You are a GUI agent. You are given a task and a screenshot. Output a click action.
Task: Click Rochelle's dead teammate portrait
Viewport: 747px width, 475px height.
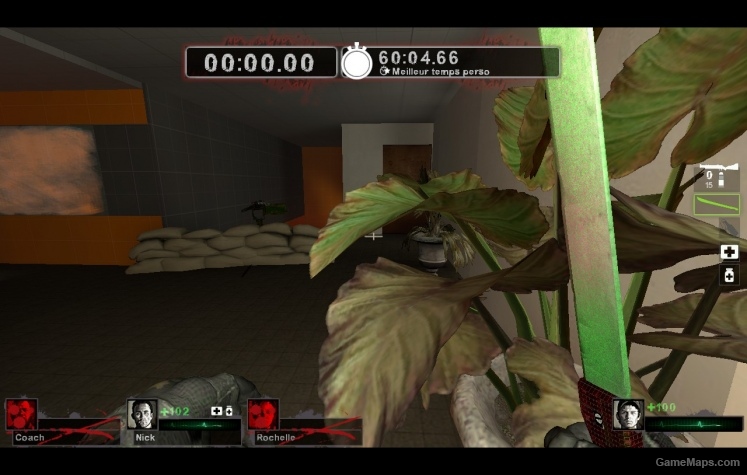[x=262, y=414]
